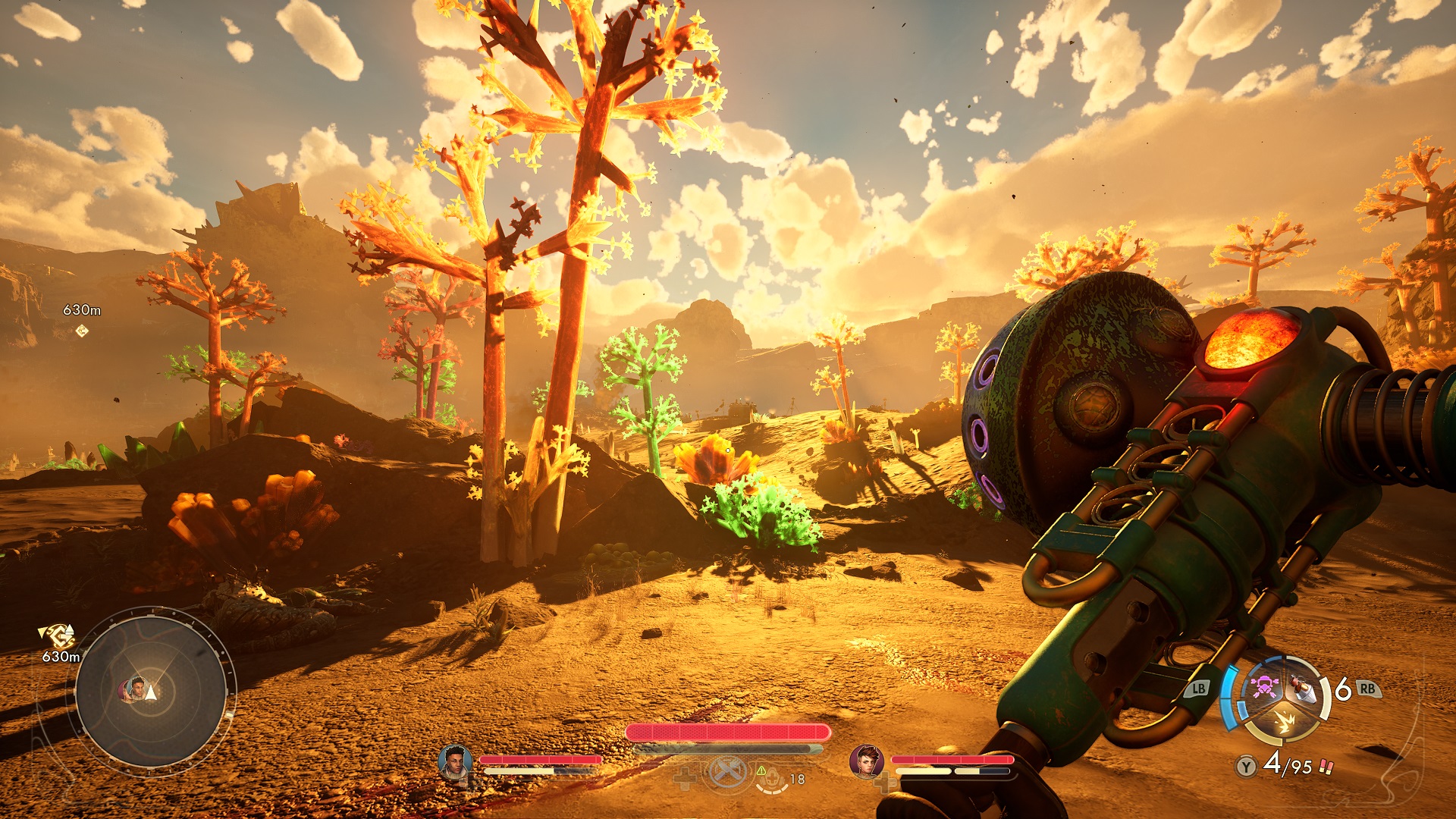Activate the pink gas mask skull ability
This screenshot has width=1456, height=819.
tap(1263, 687)
